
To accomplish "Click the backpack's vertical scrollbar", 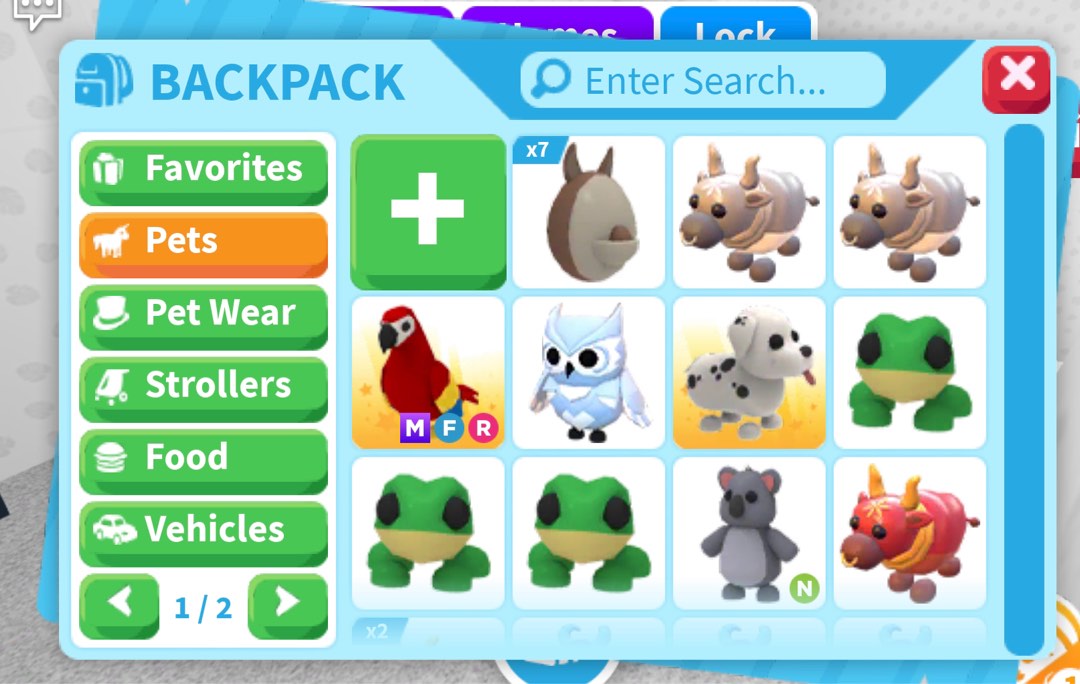I will (x=1022, y=390).
